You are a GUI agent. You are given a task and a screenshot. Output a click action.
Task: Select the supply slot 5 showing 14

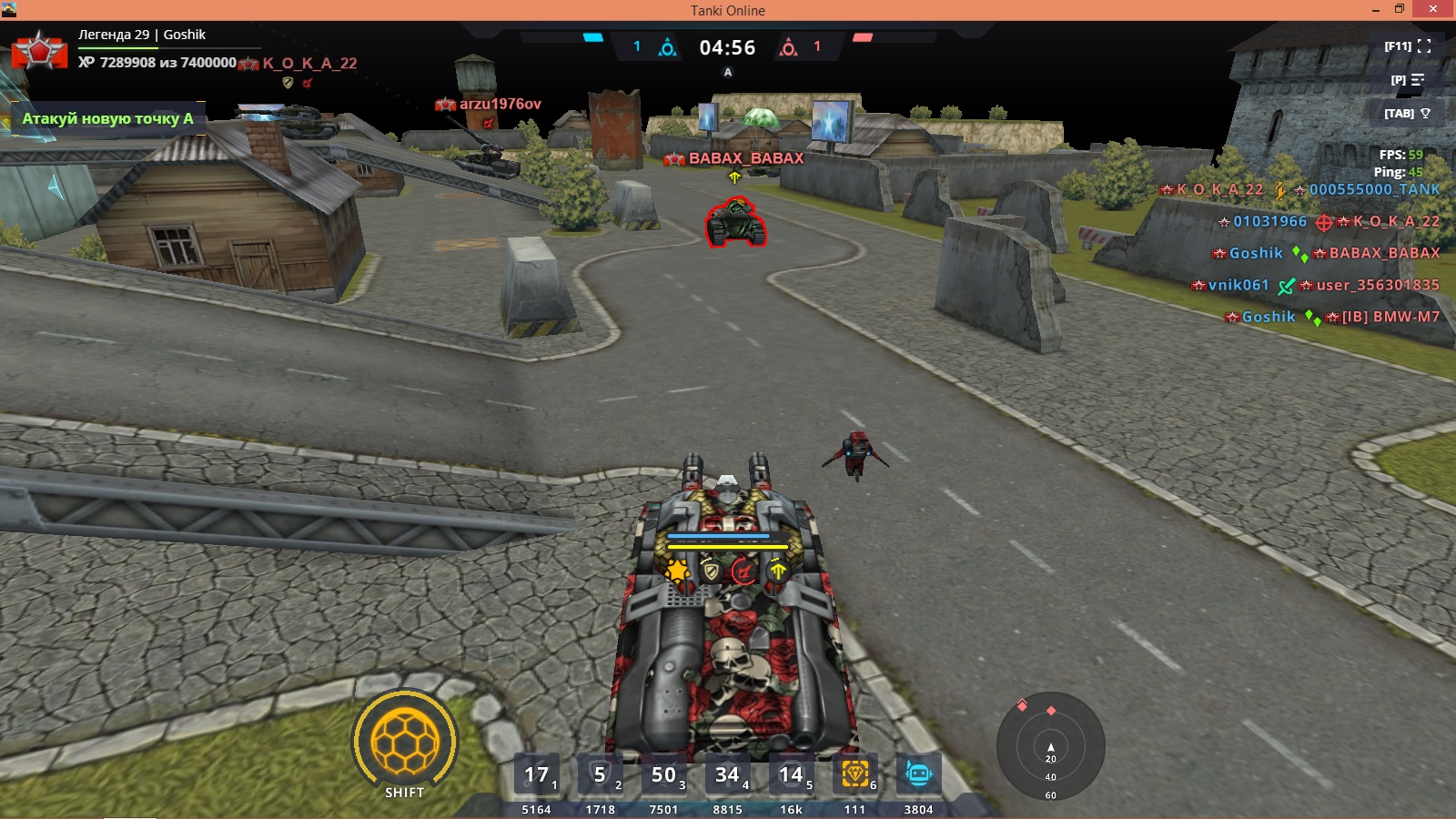click(792, 775)
